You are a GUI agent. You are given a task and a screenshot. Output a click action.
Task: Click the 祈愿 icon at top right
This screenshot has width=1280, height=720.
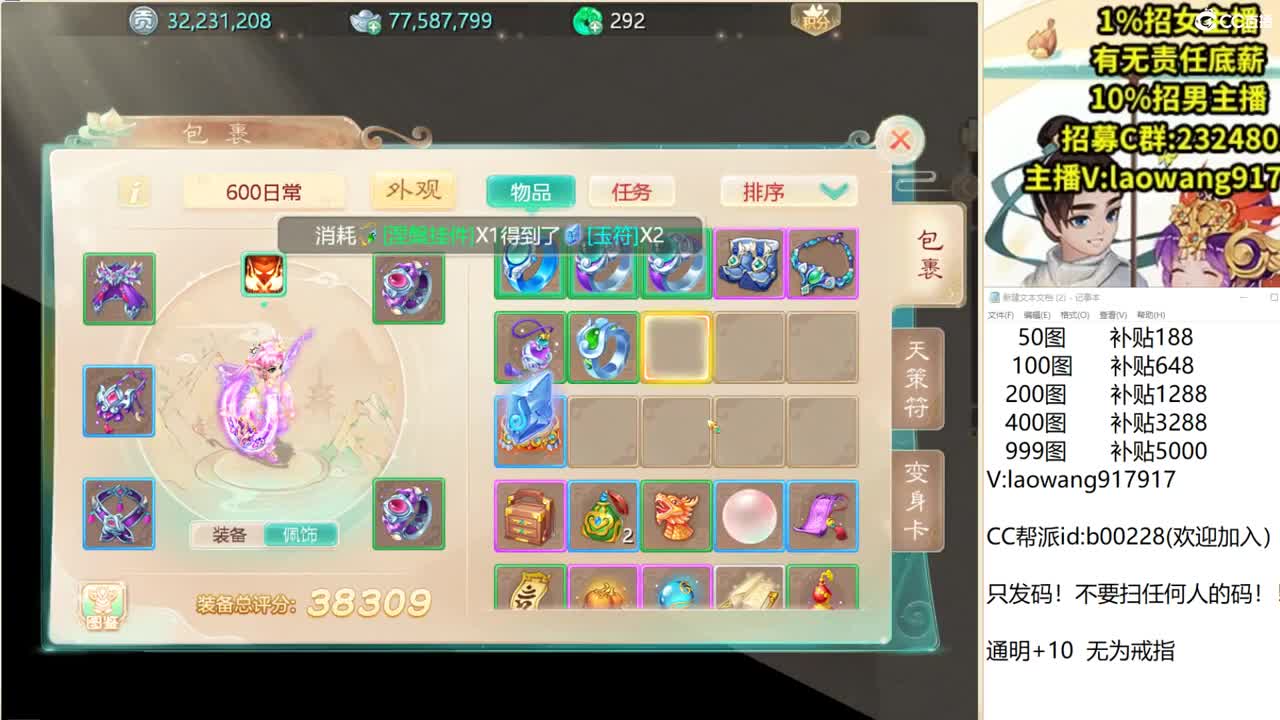click(x=814, y=18)
